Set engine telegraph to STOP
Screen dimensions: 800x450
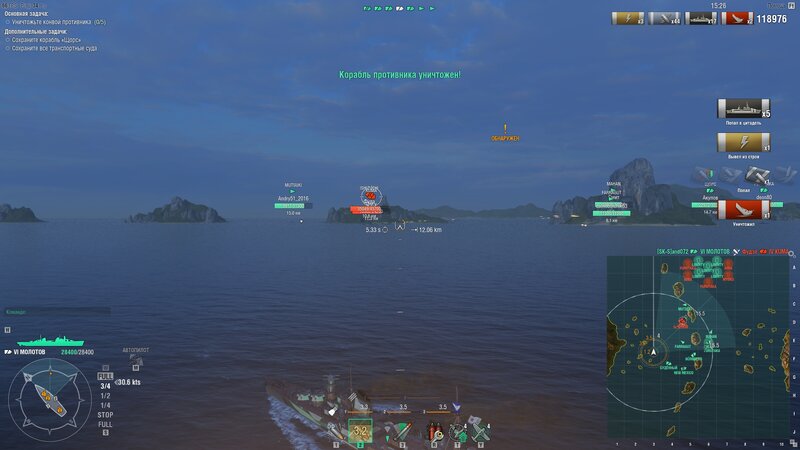pos(105,414)
